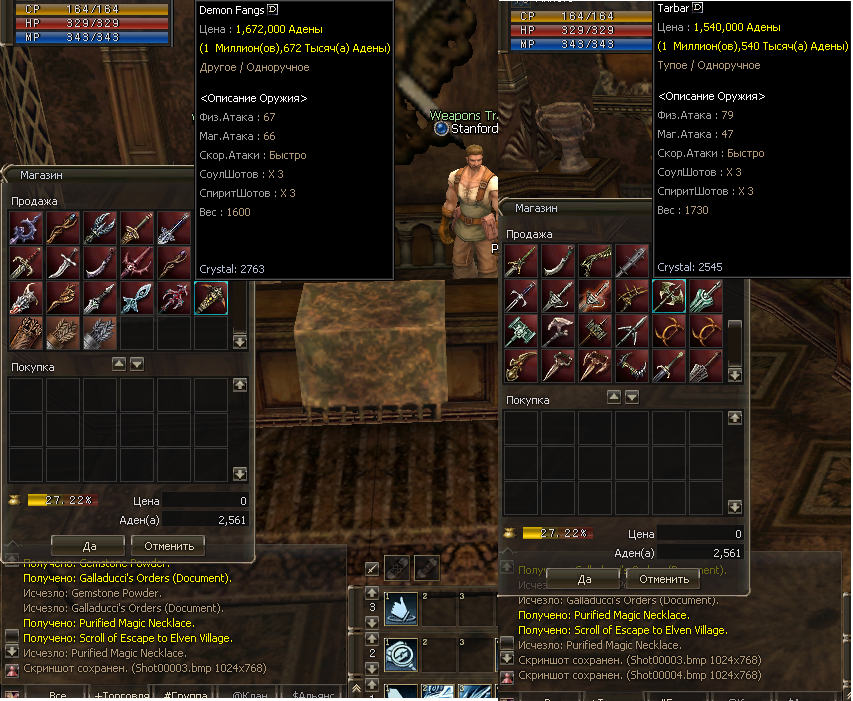Activate the pointing hand hotbar skill

tap(401, 609)
